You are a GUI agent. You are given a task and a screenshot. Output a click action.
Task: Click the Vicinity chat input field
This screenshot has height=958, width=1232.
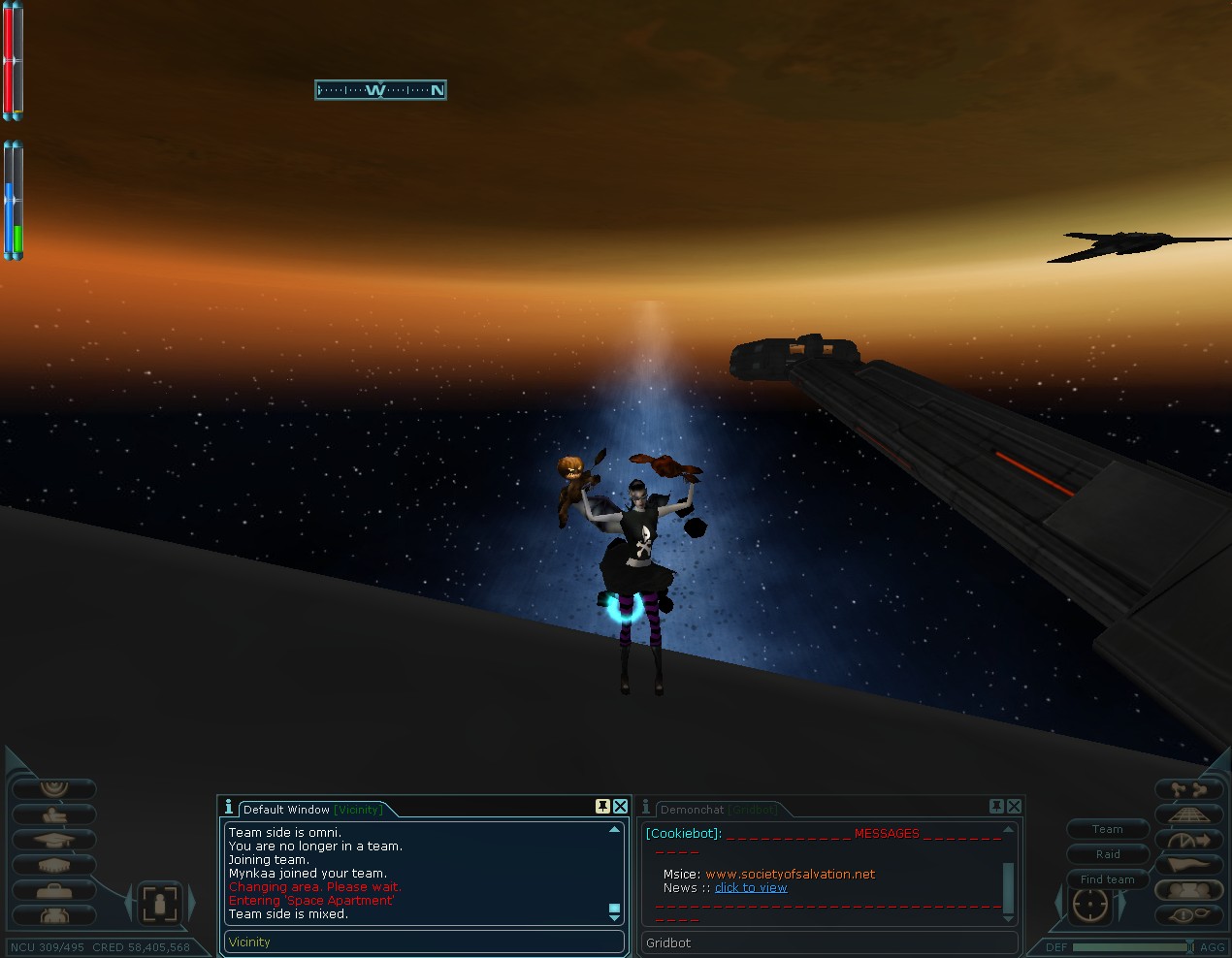pyautogui.click(x=423, y=942)
